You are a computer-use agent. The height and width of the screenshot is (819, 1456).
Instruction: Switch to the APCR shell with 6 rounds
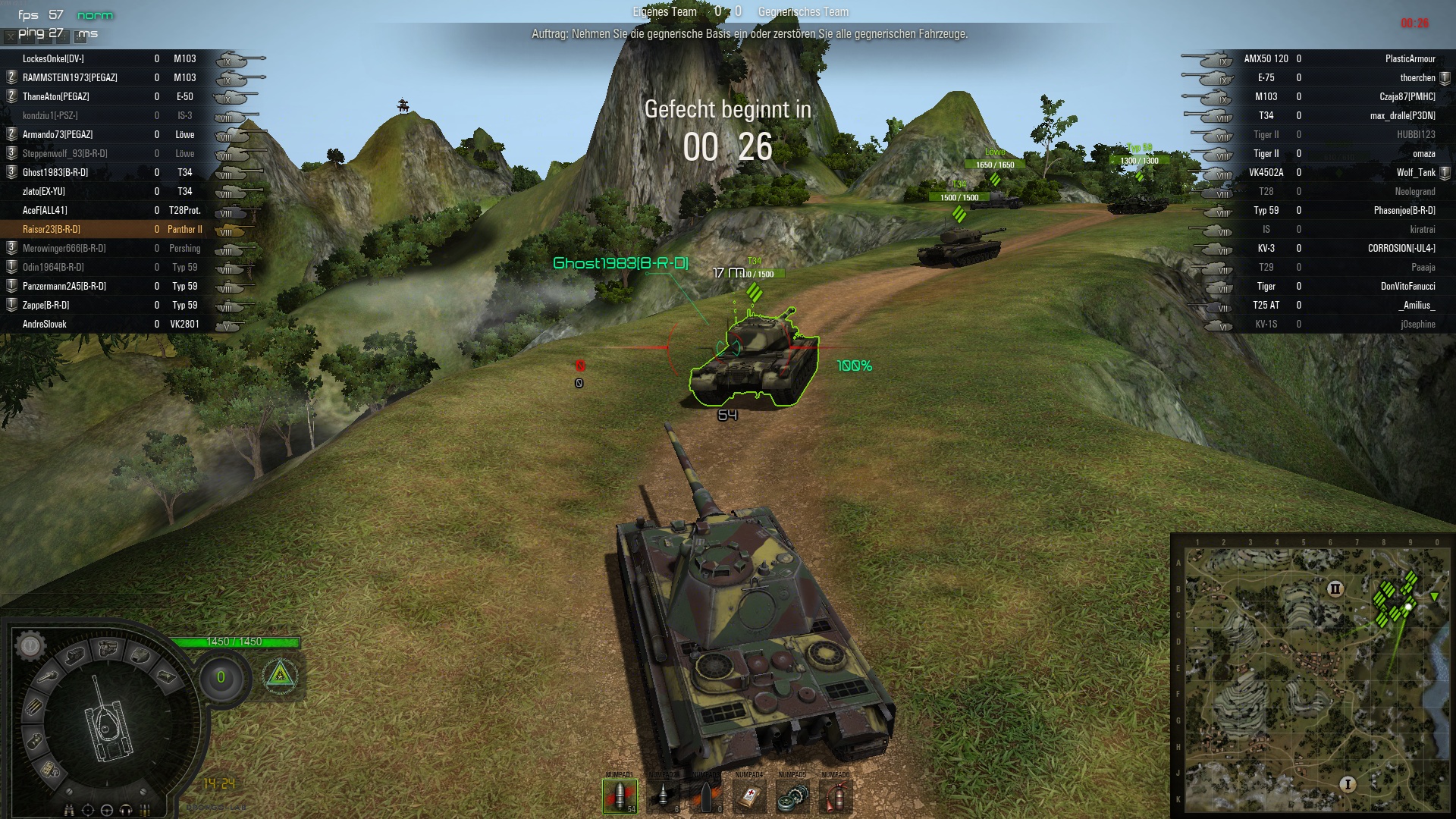point(662,796)
